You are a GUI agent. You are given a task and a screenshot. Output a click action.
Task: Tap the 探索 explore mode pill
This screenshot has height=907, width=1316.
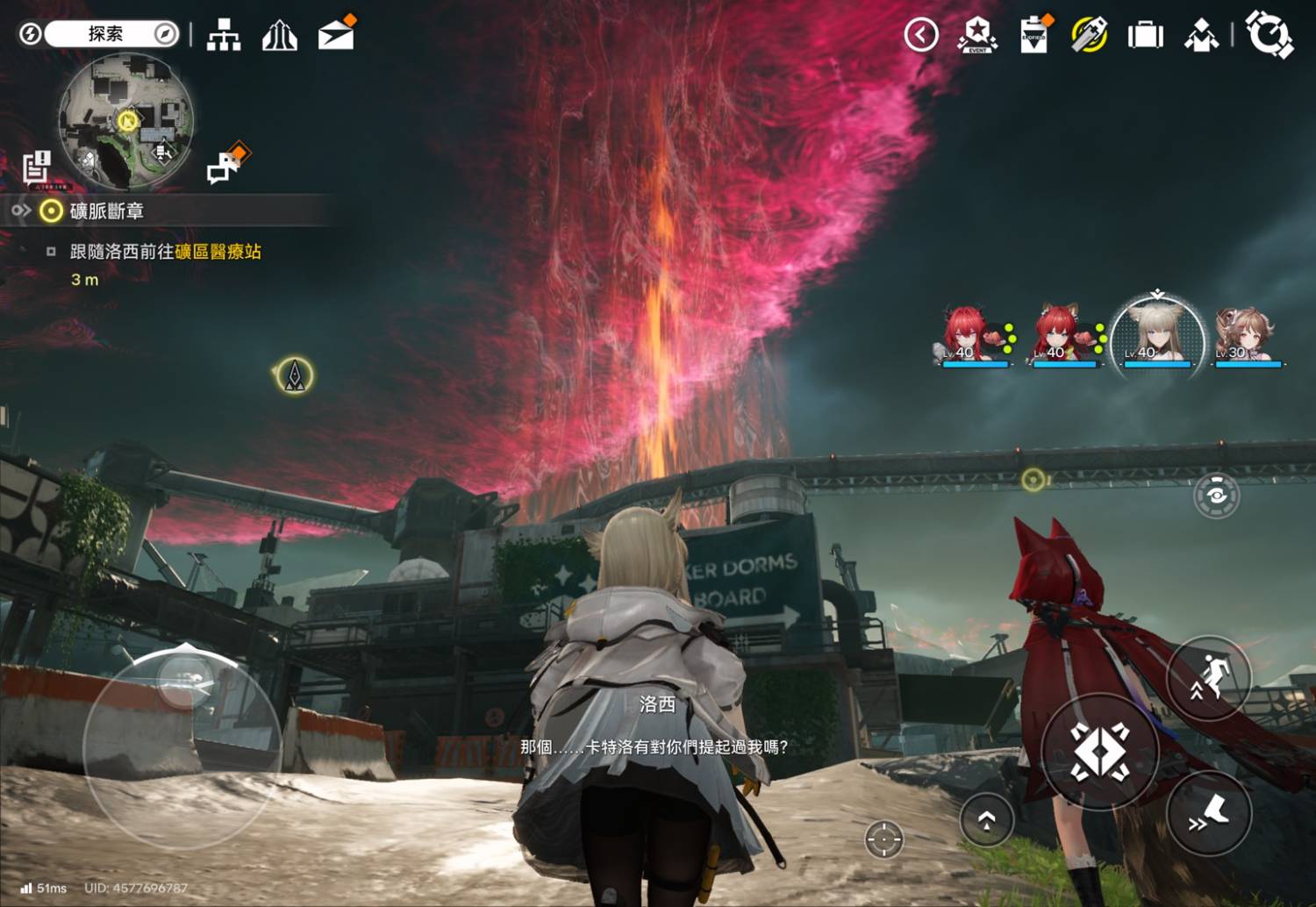(107, 34)
